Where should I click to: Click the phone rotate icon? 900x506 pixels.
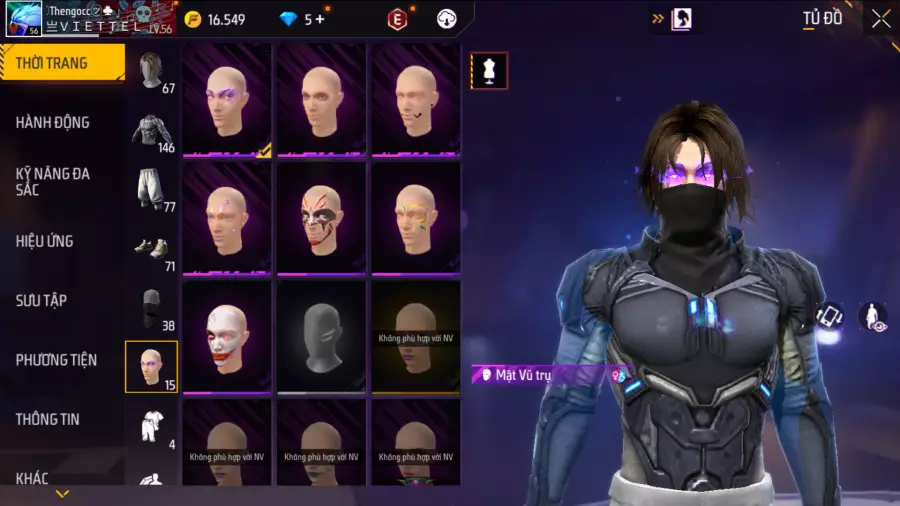[830, 317]
